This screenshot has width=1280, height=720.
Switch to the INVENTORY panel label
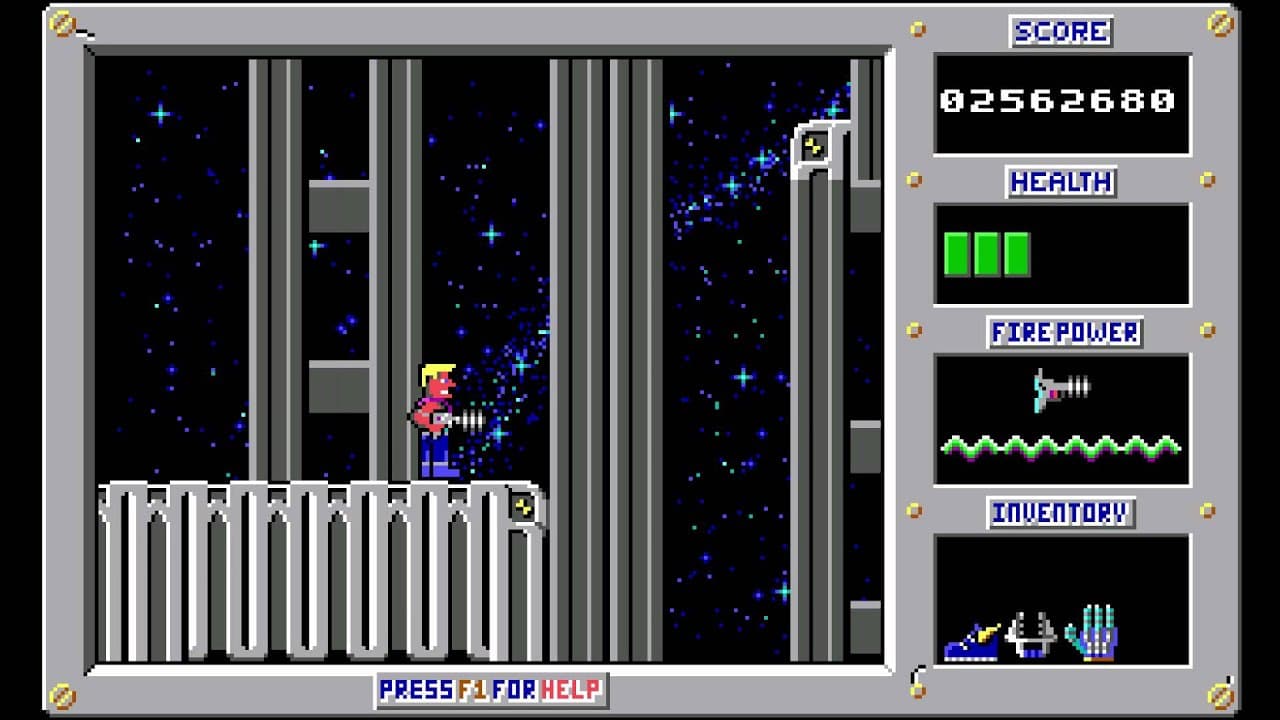coord(1060,512)
